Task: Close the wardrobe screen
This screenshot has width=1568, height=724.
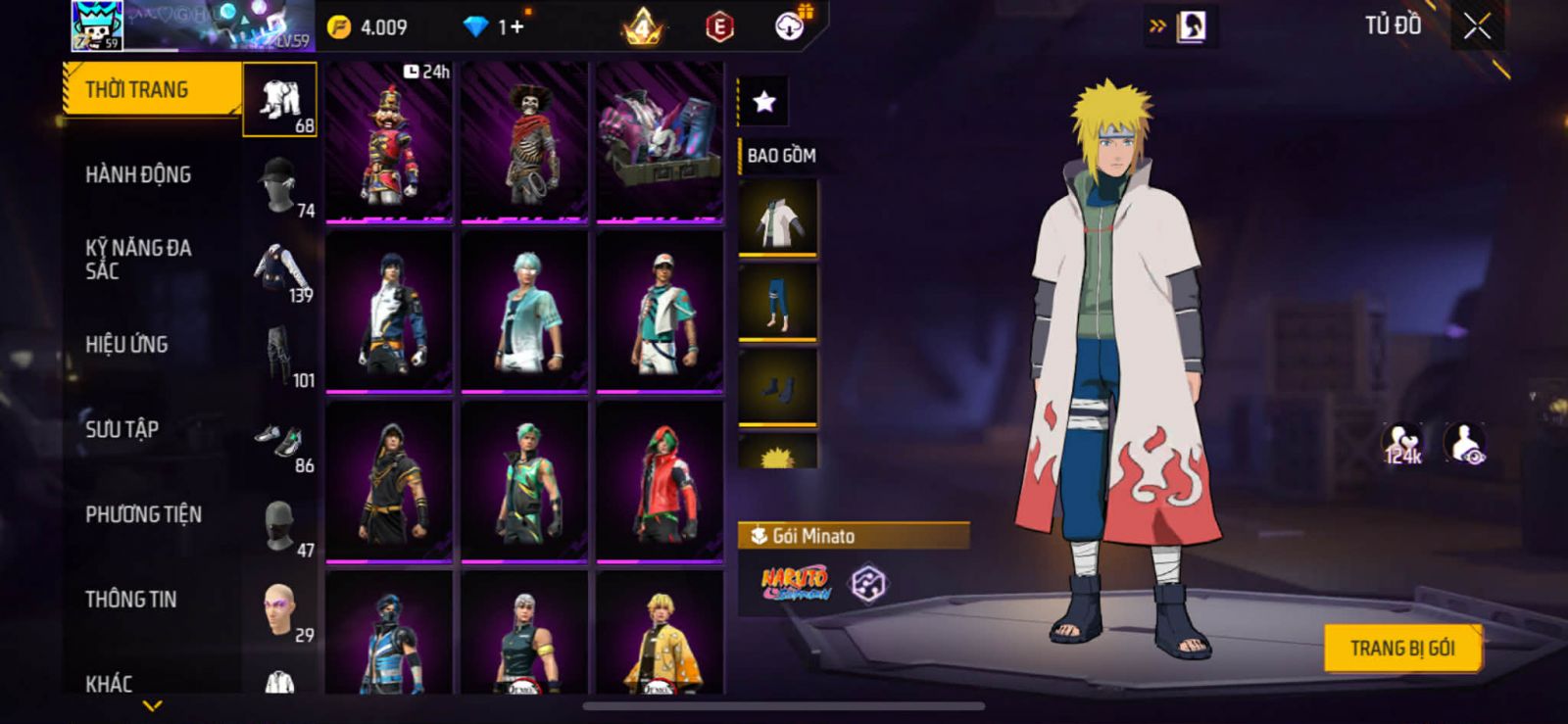Action: 1477,26
